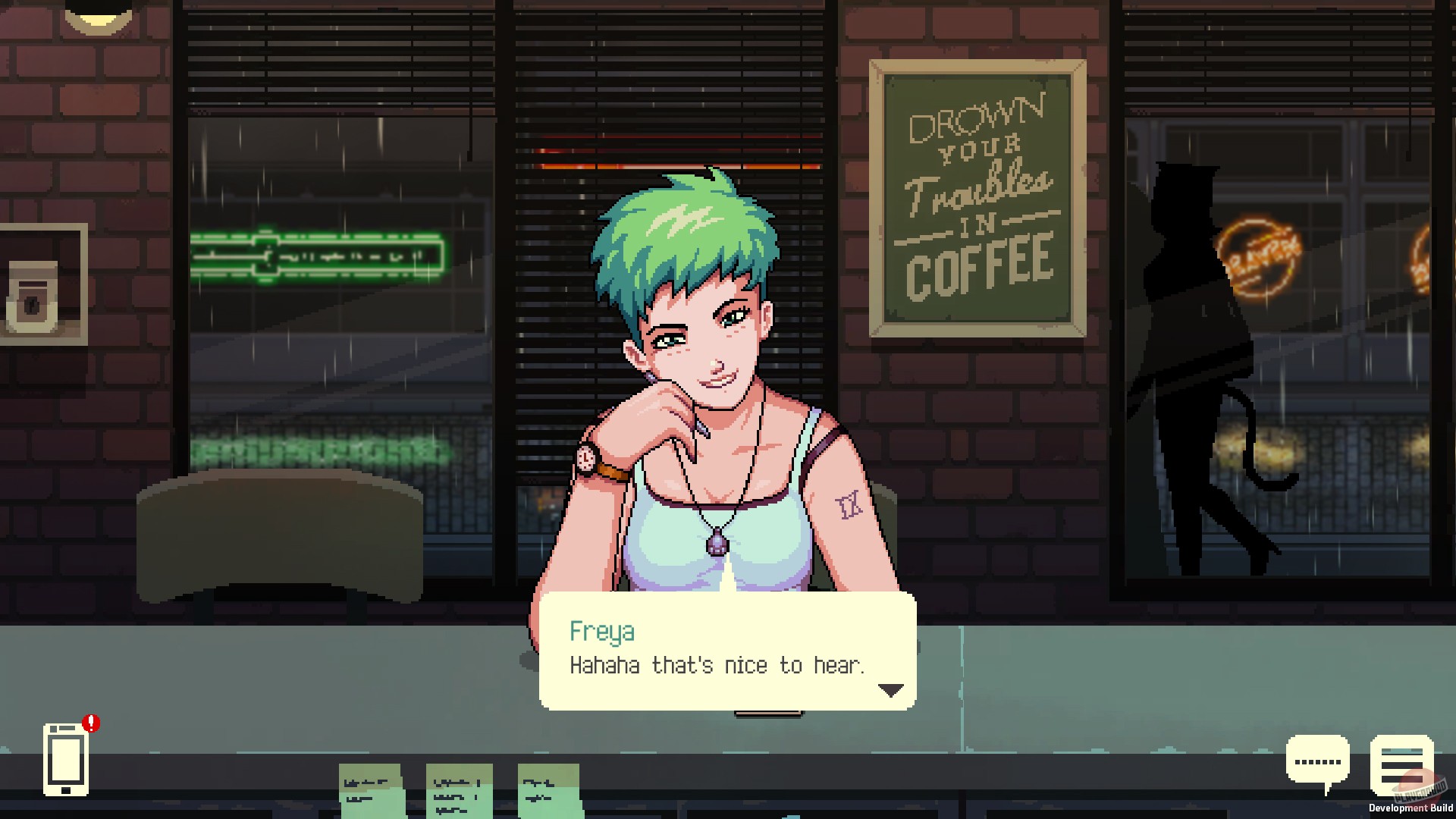1456x819 pixels.
Task: Click Freya's name label in the dialogue box
Action: (x=603, y=632)
